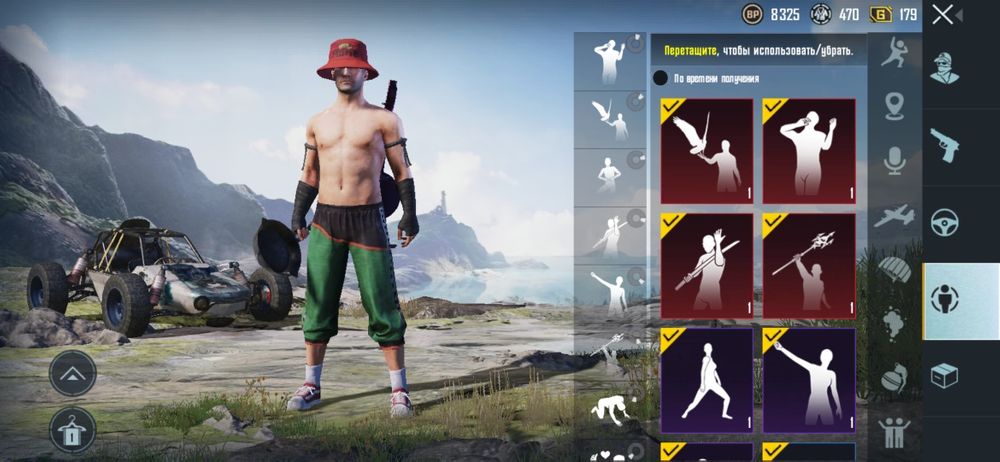Show the airplane subcategory
The width and height of the screenshot is (1000, 462).
(x=894, y=215)
